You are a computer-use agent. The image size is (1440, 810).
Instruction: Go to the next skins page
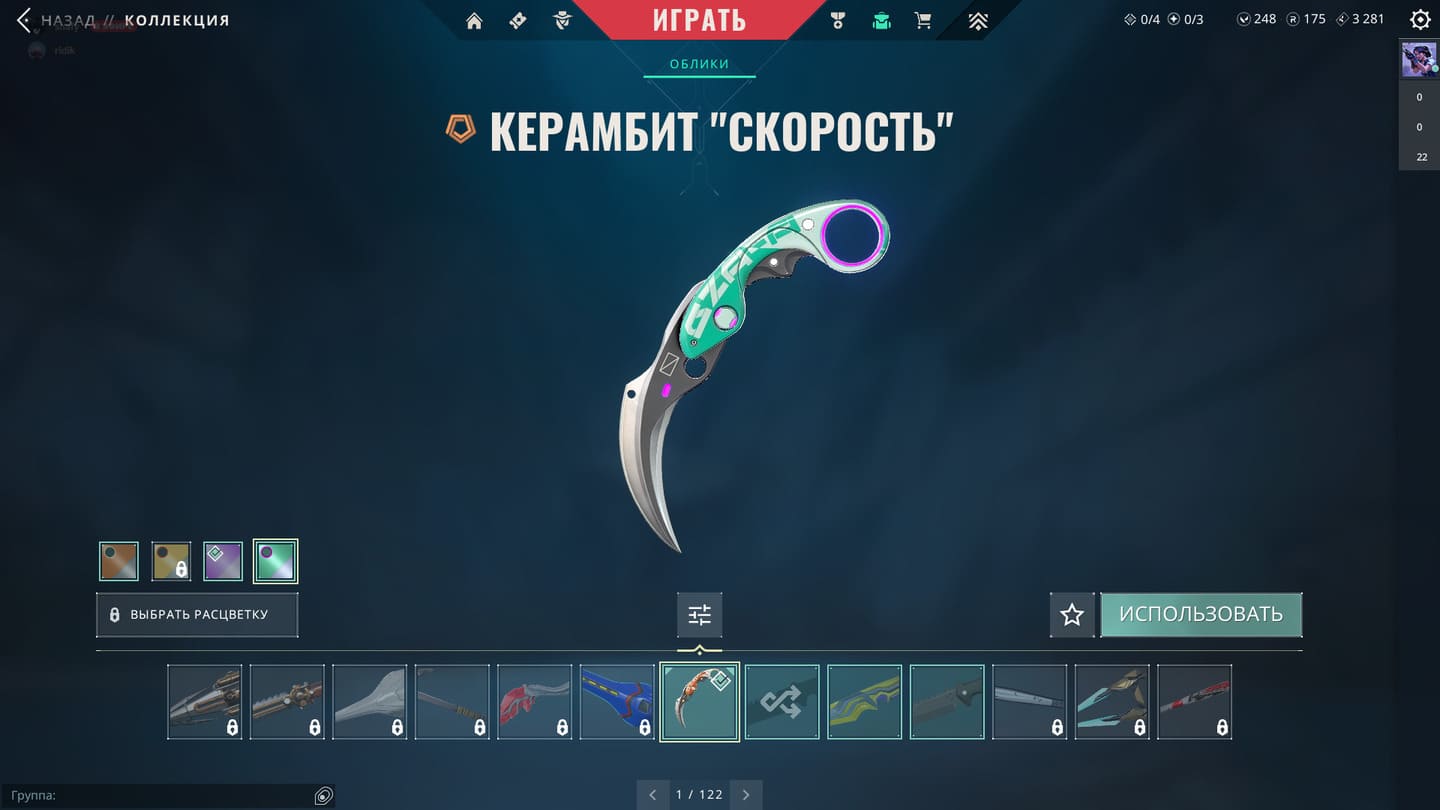746,795
